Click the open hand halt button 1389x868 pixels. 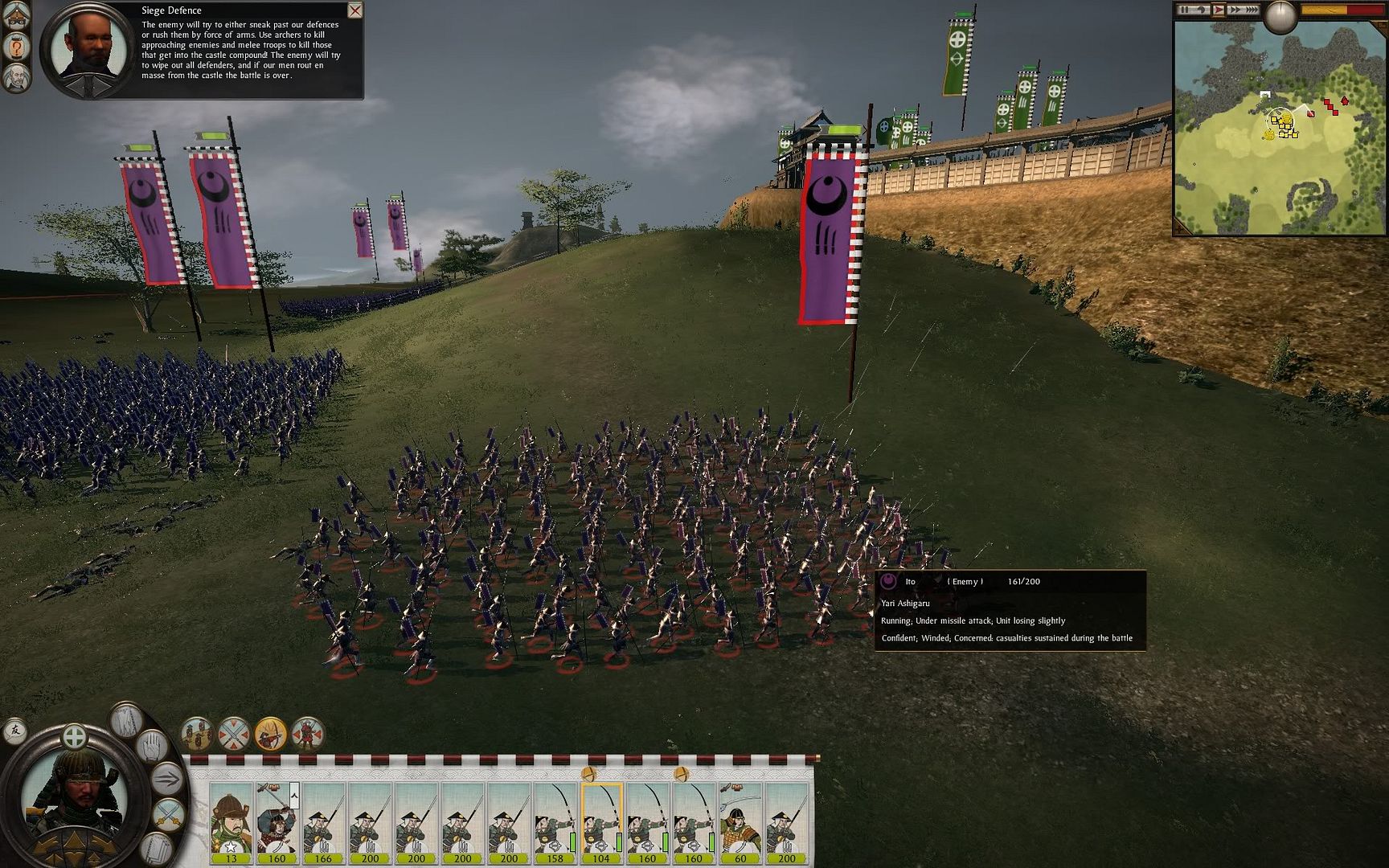(154, 747)
